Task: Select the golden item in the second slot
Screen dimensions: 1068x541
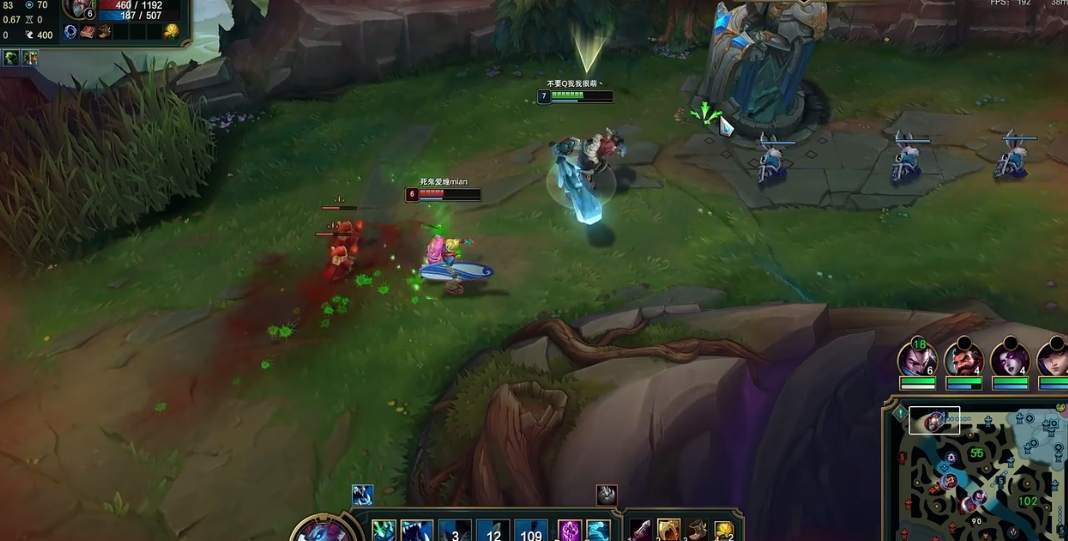Action: tap(668, 531)
